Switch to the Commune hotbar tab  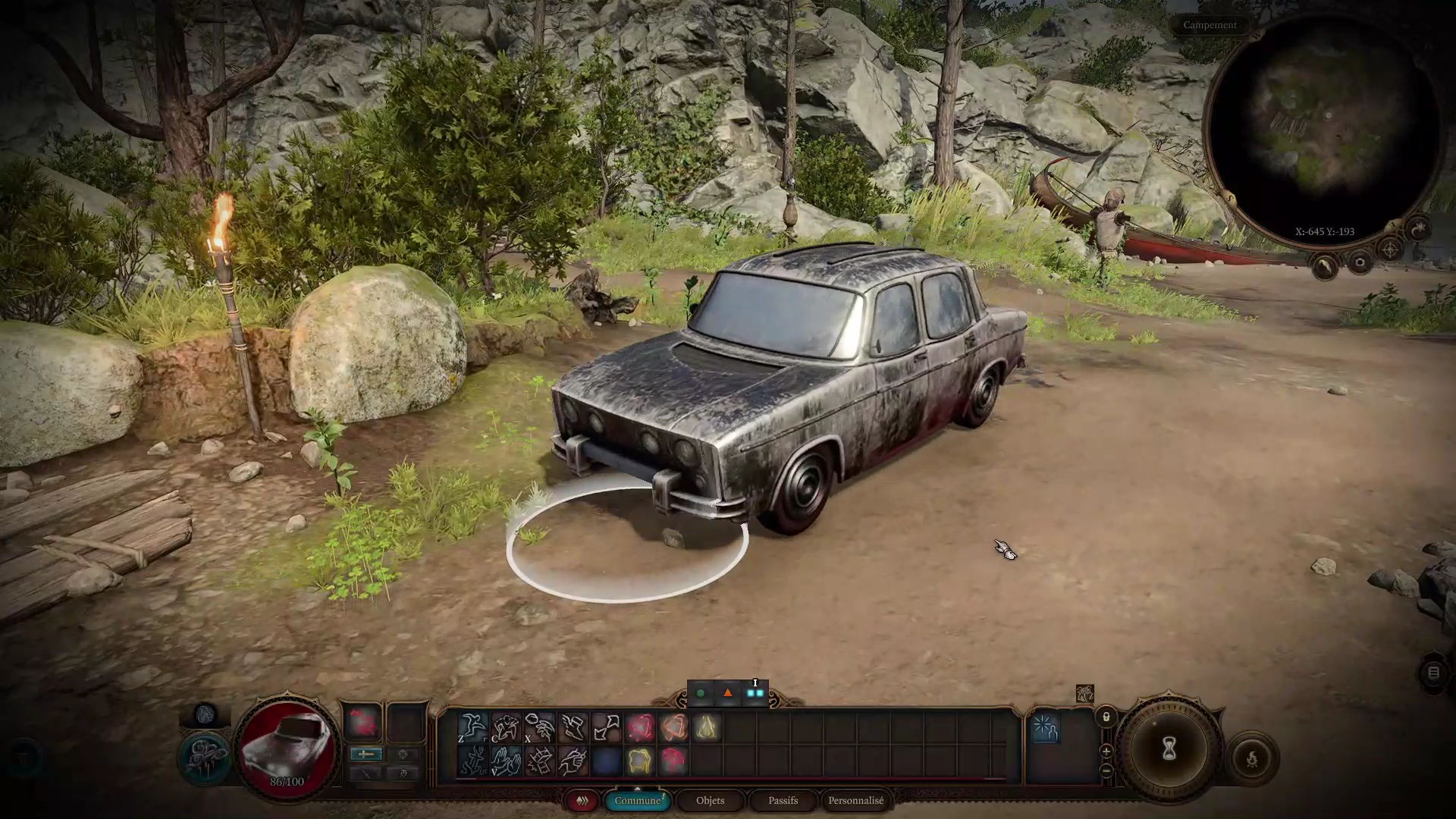tap(637, 801)
